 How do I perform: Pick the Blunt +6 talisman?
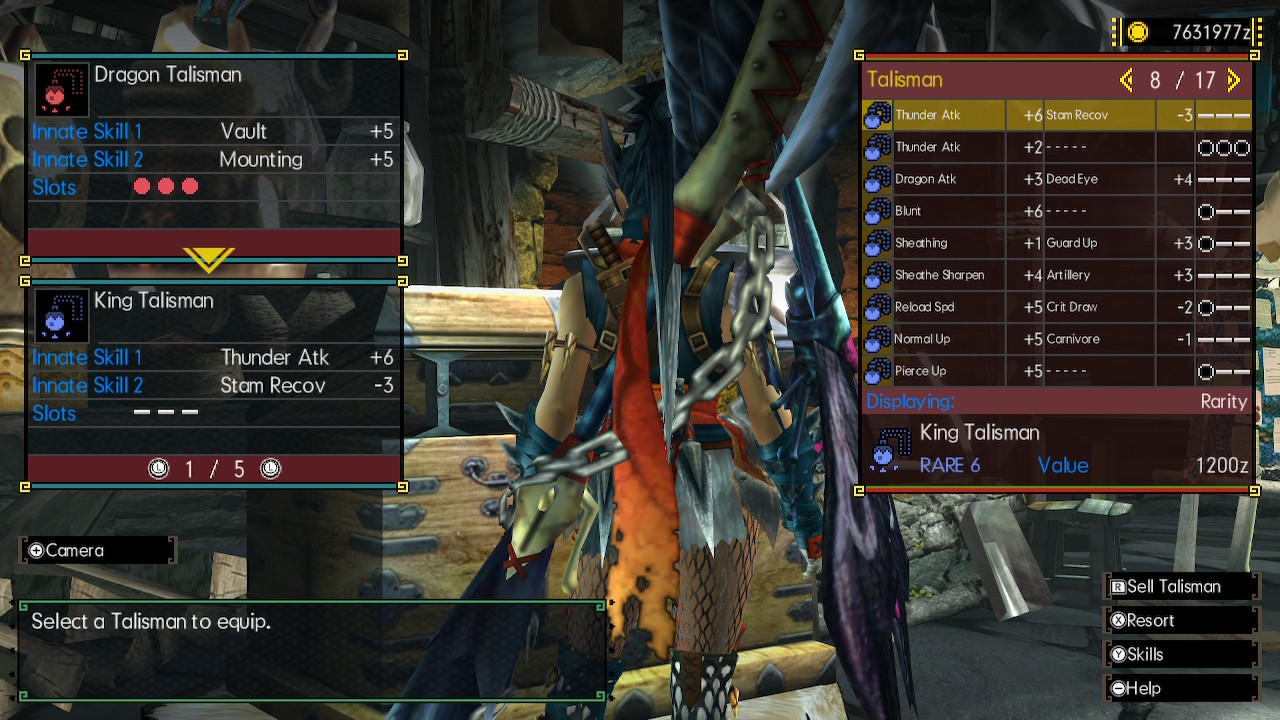[1056, 211]
